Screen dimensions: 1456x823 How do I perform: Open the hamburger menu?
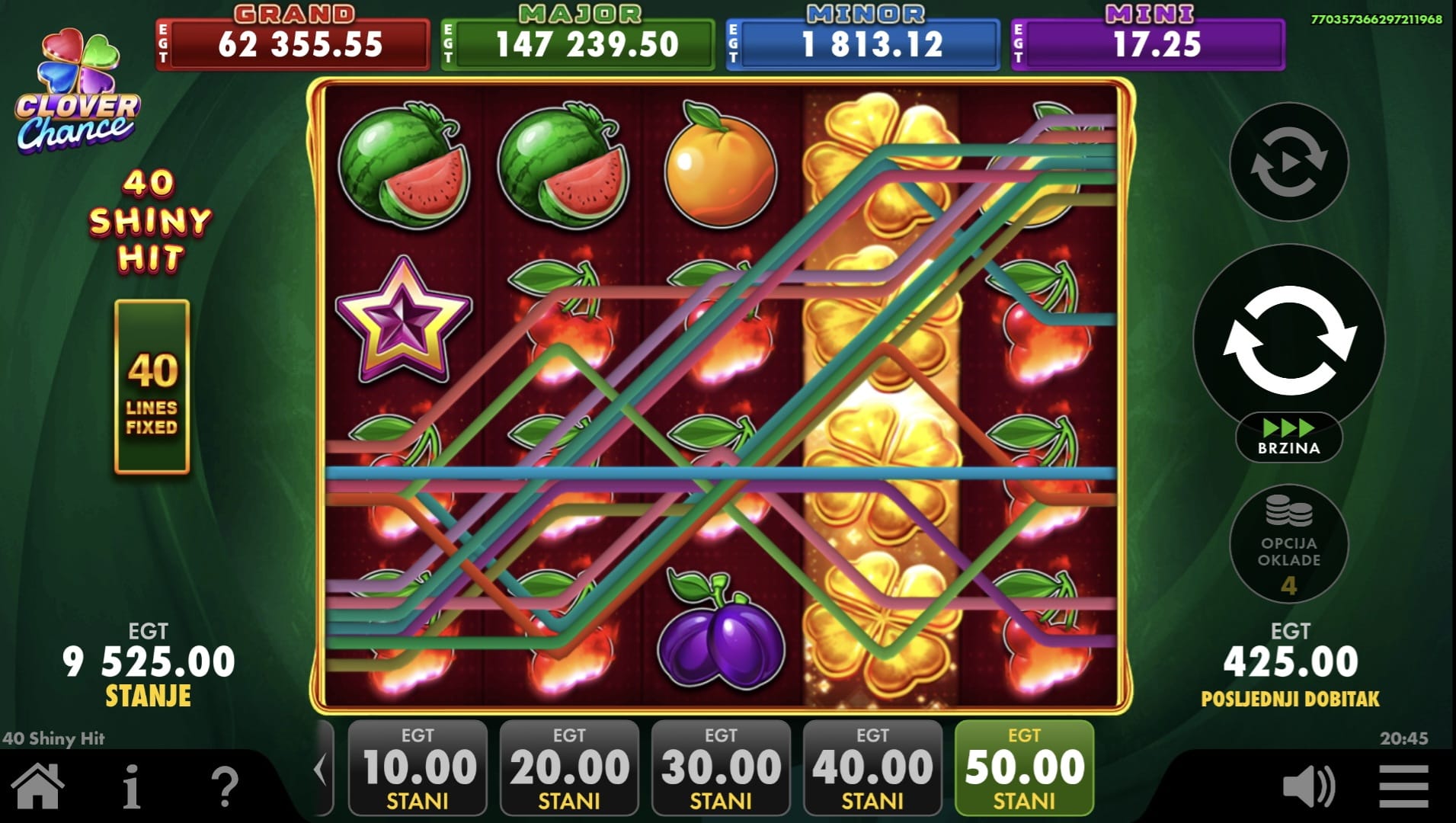click(1403, 786)
